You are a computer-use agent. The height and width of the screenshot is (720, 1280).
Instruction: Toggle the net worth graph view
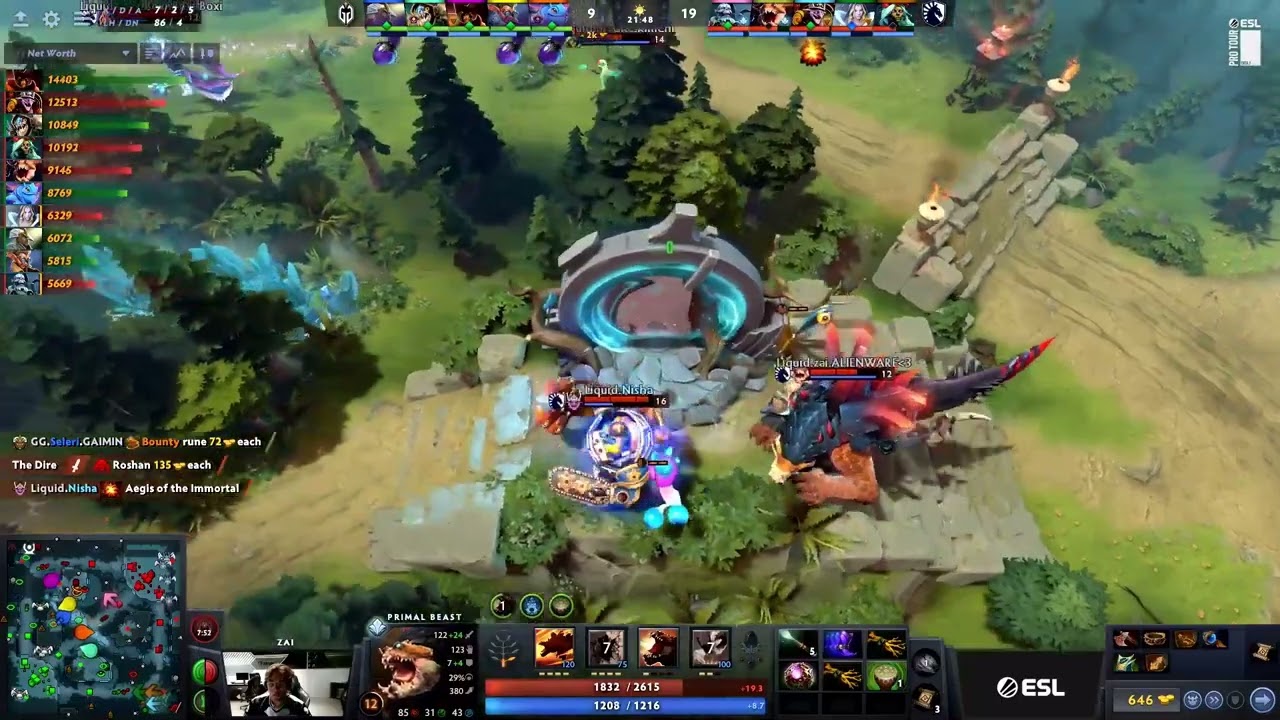179,52
